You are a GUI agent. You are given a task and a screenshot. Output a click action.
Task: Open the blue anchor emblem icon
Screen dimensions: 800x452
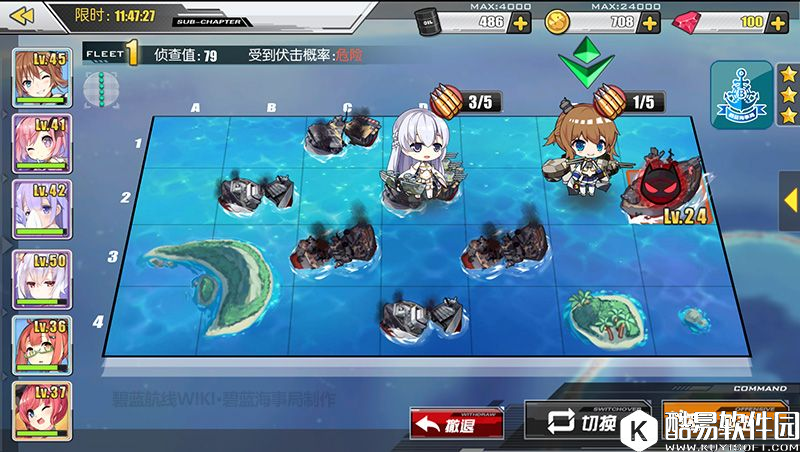coord(741,94)
